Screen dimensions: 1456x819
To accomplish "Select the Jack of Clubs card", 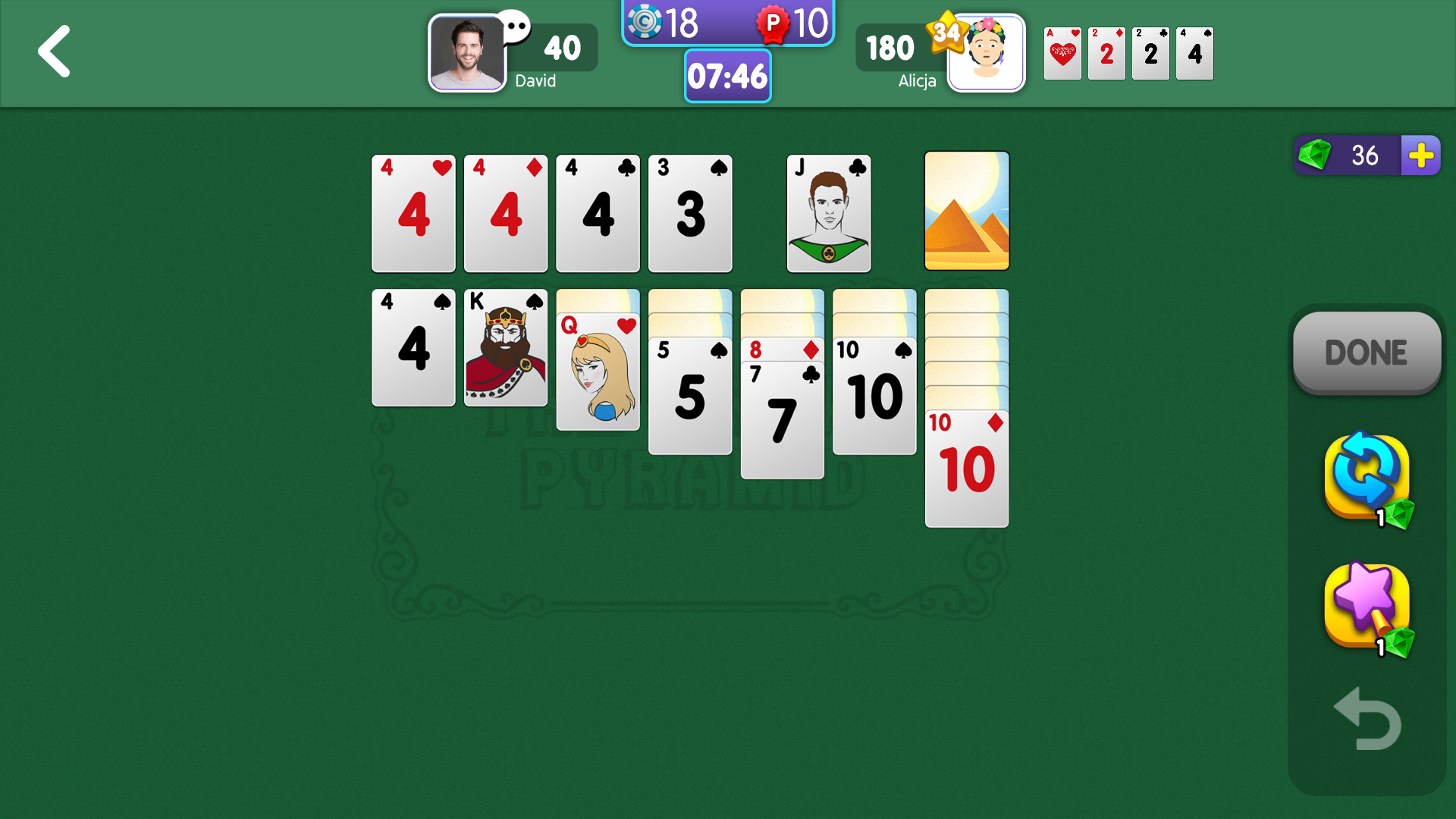I will pos(828,213).
